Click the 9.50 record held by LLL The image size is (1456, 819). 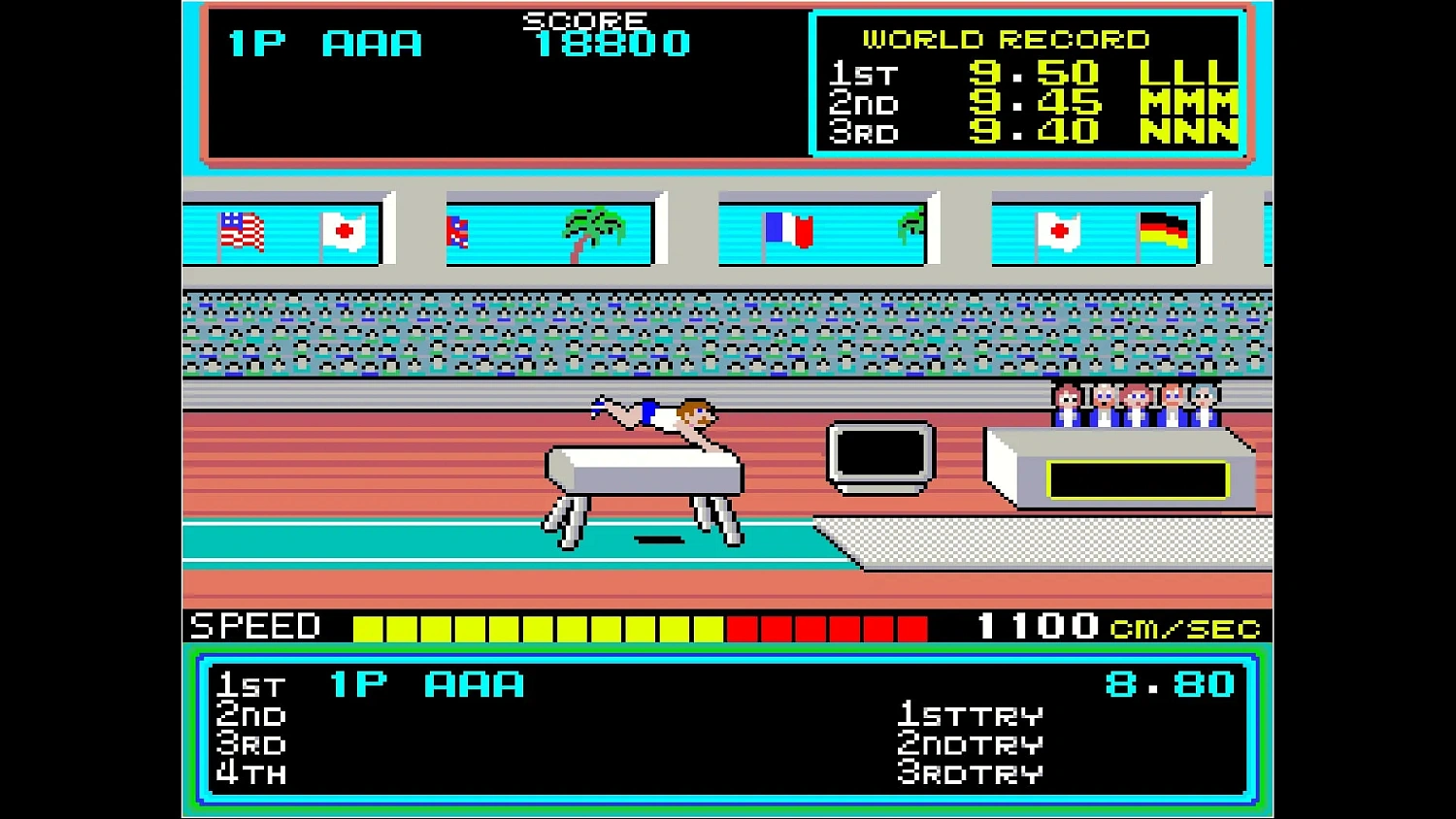(x=1034, y=73)
